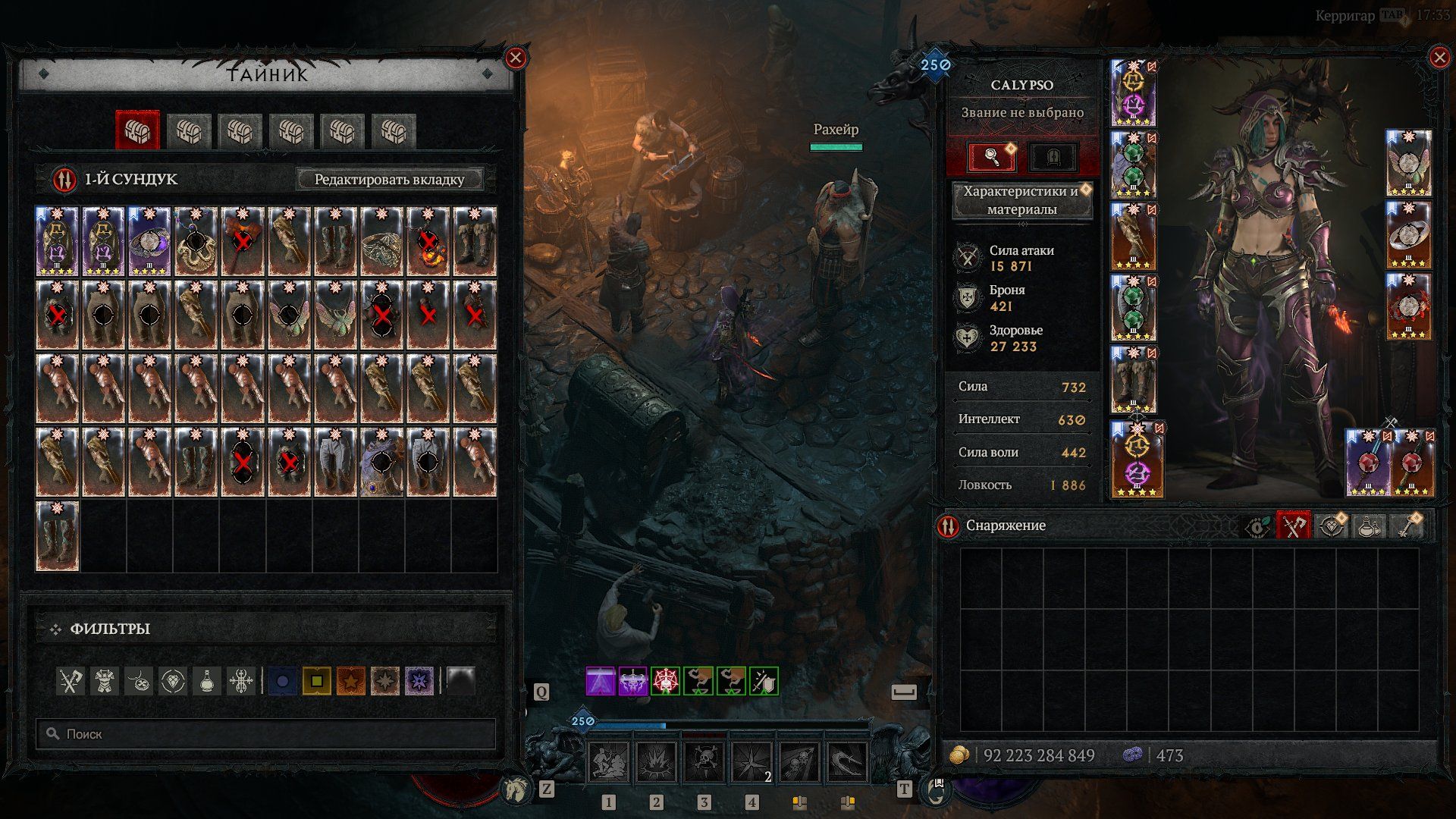This screenshot has height=819, width=1456.
Task: Sort the Снаряжение inventory
Action: 948,526
